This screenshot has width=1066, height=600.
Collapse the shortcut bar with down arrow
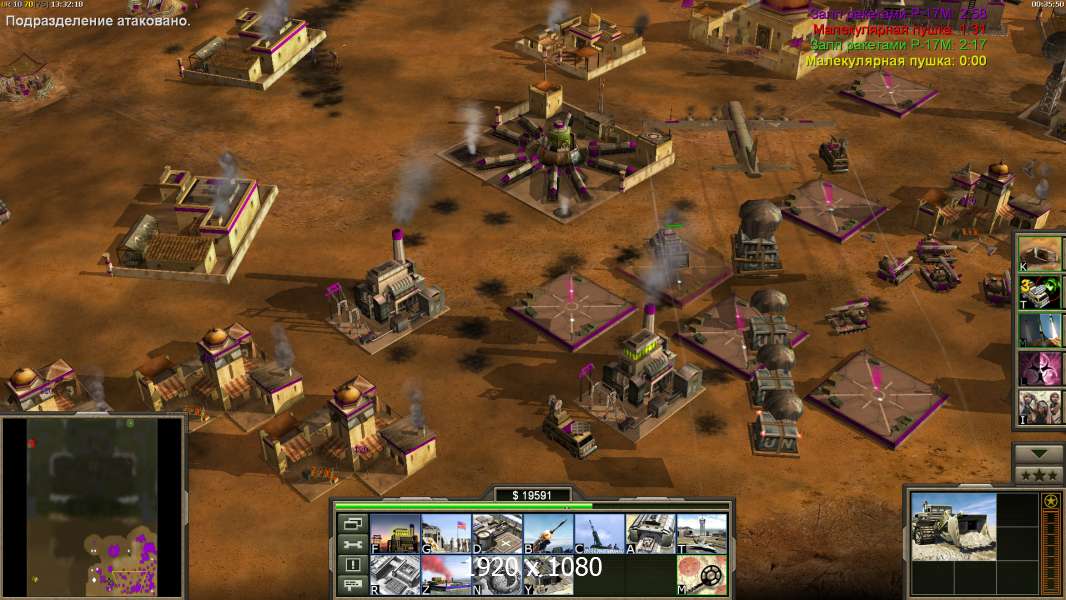[x=1038, y=454]
